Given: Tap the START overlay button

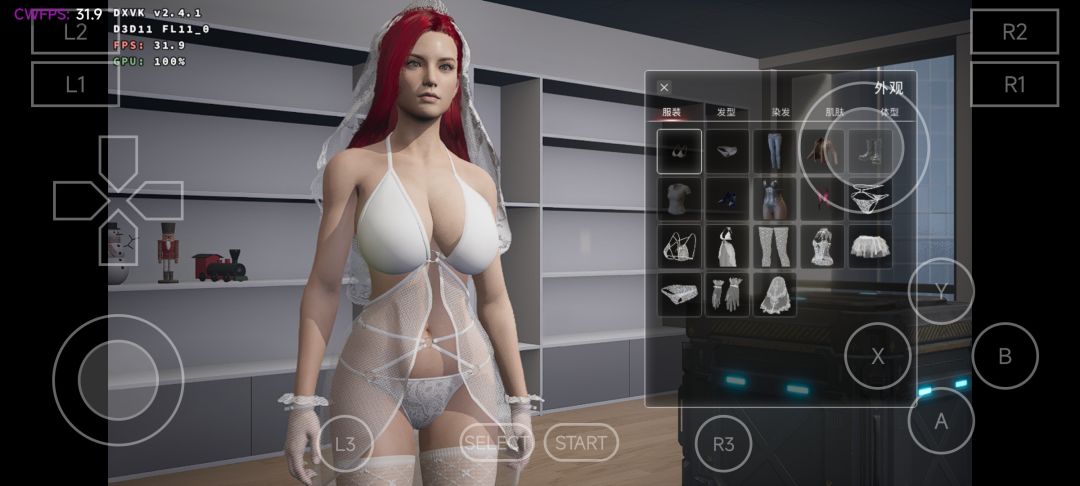Looking at the screenshot, I should [581, 442].
